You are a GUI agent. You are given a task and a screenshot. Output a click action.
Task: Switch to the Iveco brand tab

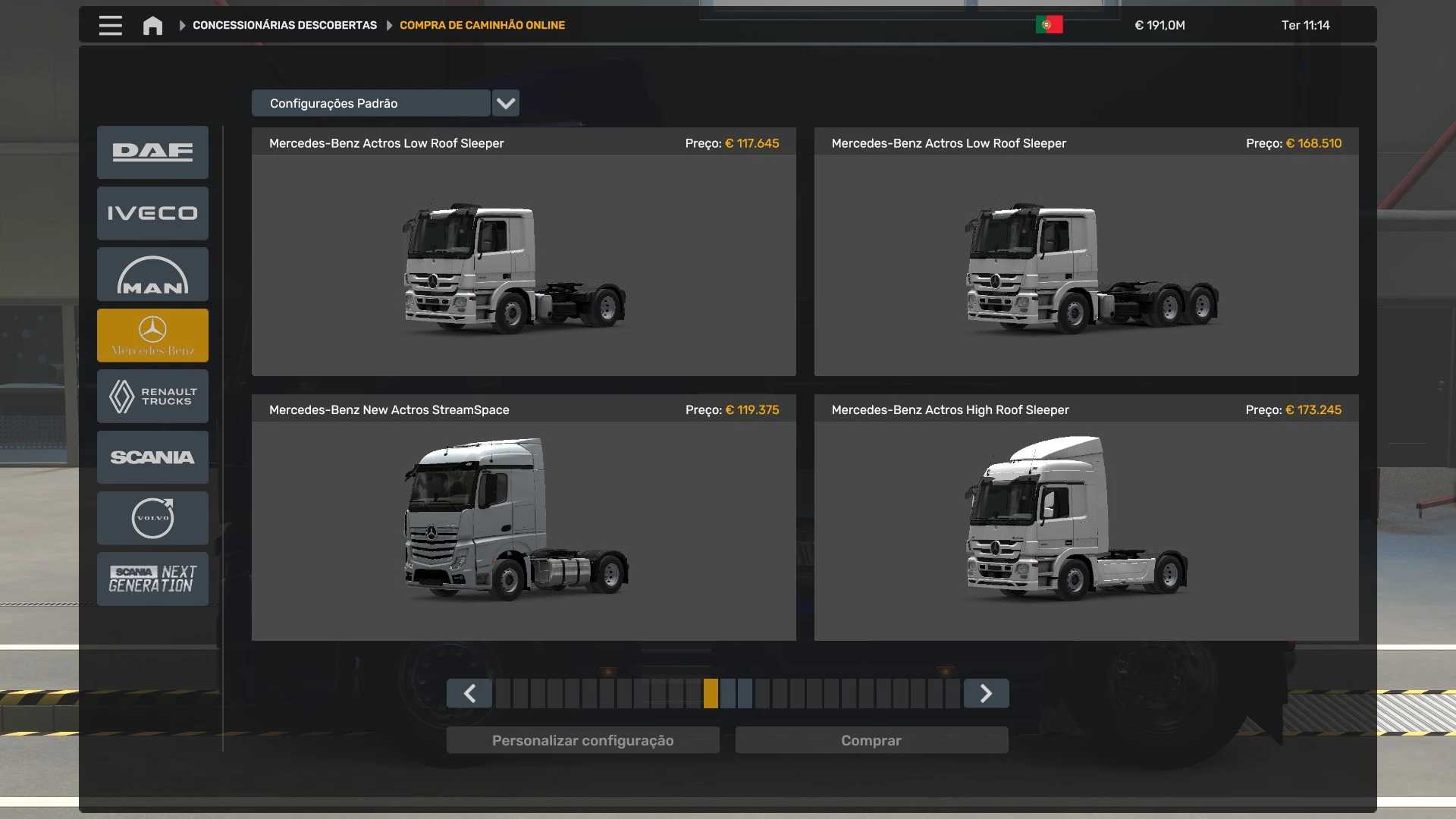click(152, 214)
